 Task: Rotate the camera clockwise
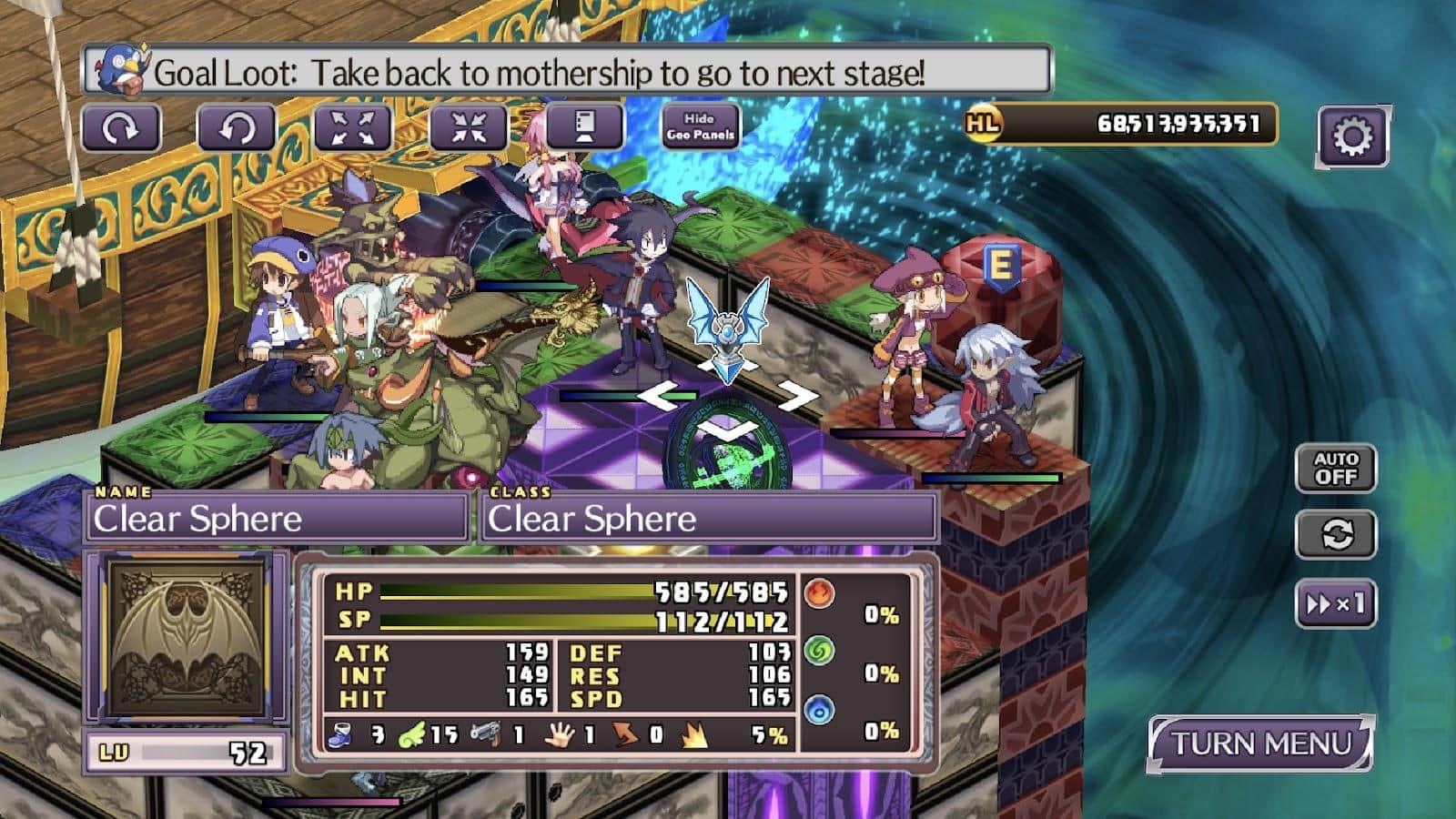[x=120, y=128]
